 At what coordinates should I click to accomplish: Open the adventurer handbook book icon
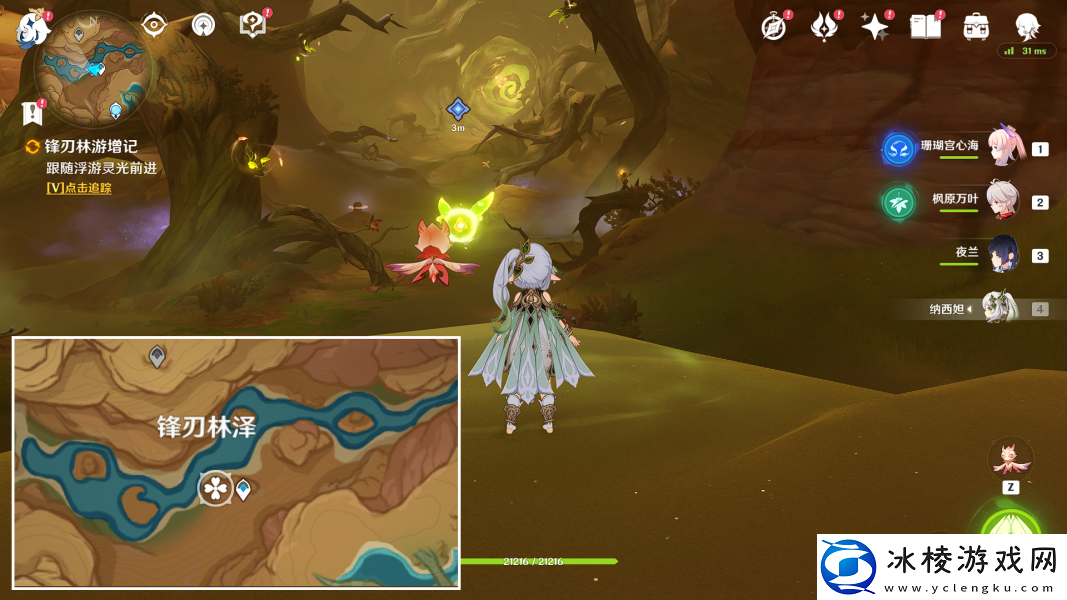click(x=925, y=27)
